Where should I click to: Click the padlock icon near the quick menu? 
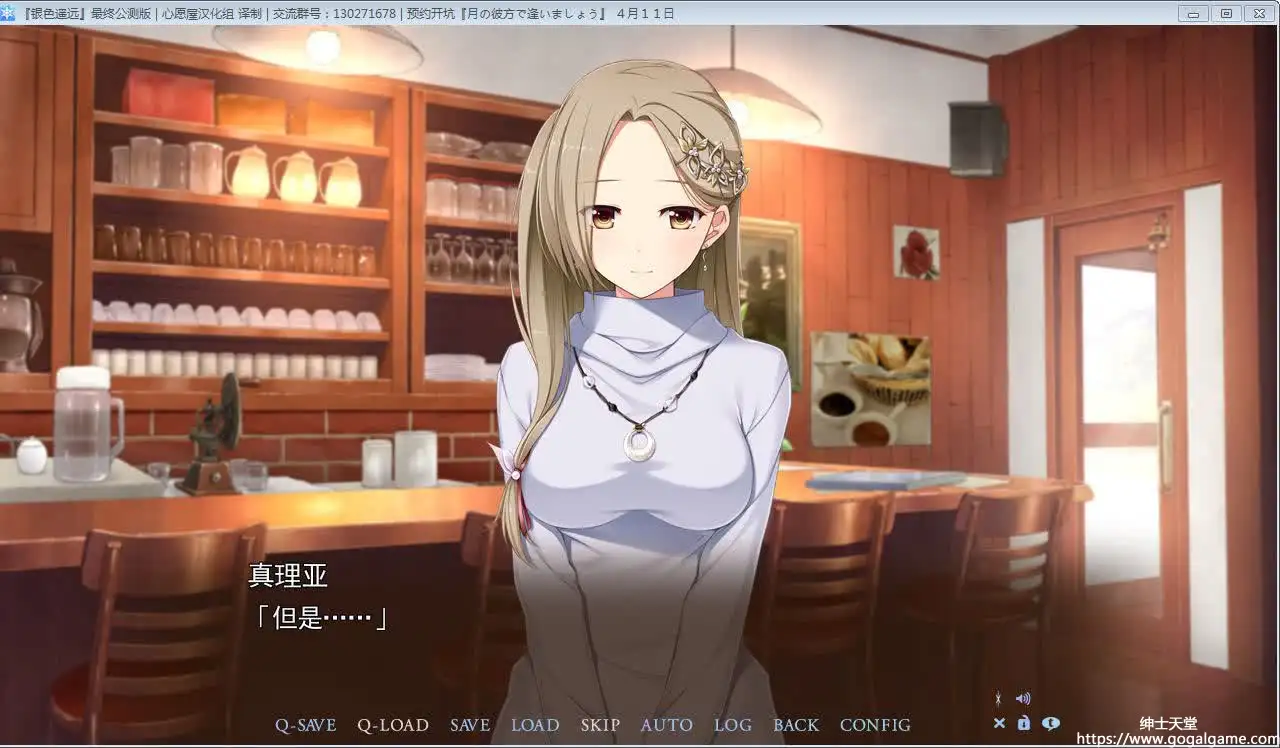coord(1024,723)
